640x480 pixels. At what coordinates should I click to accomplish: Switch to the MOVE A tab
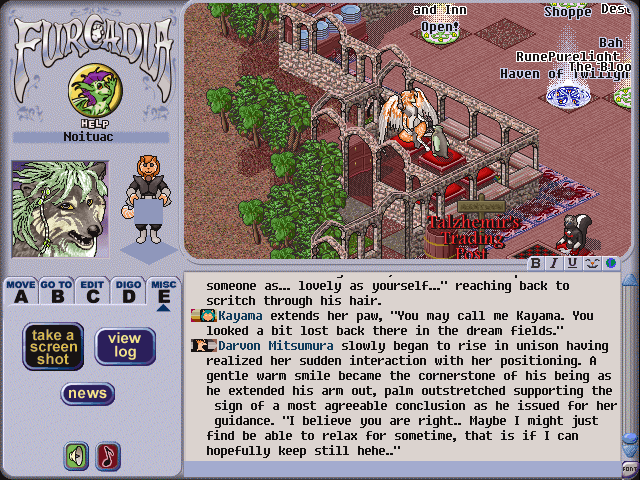coord(20,291)
